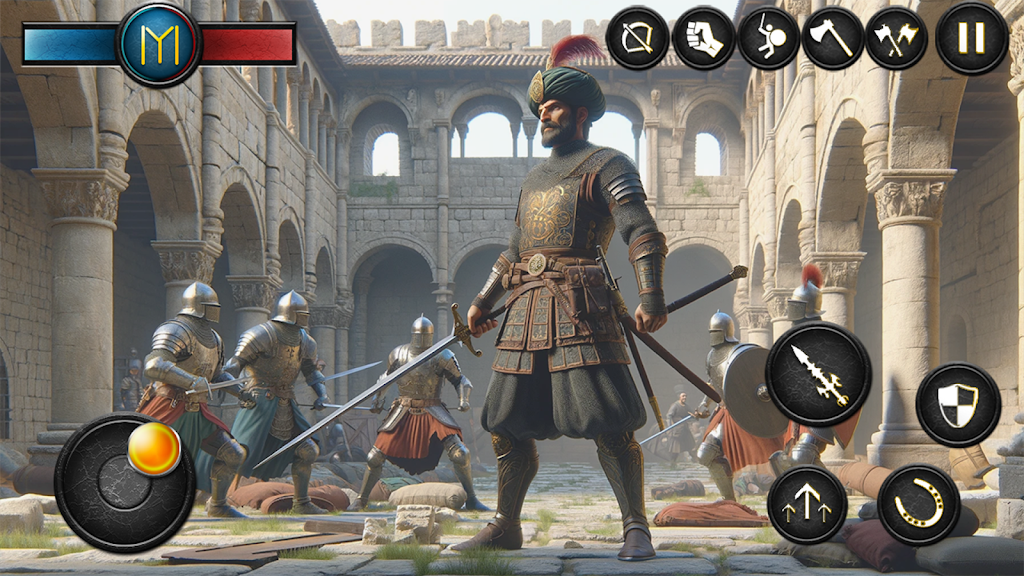Image resolution: width=1024 pixels, height=576 pixels.
Task: Activate the shield block button
Action: 958,404
